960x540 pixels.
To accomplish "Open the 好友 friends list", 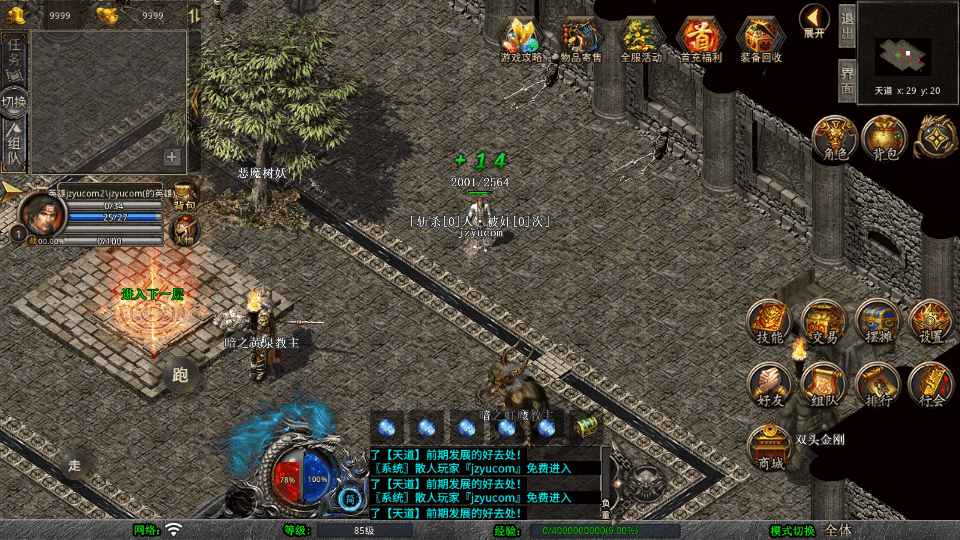I will 770,384.
